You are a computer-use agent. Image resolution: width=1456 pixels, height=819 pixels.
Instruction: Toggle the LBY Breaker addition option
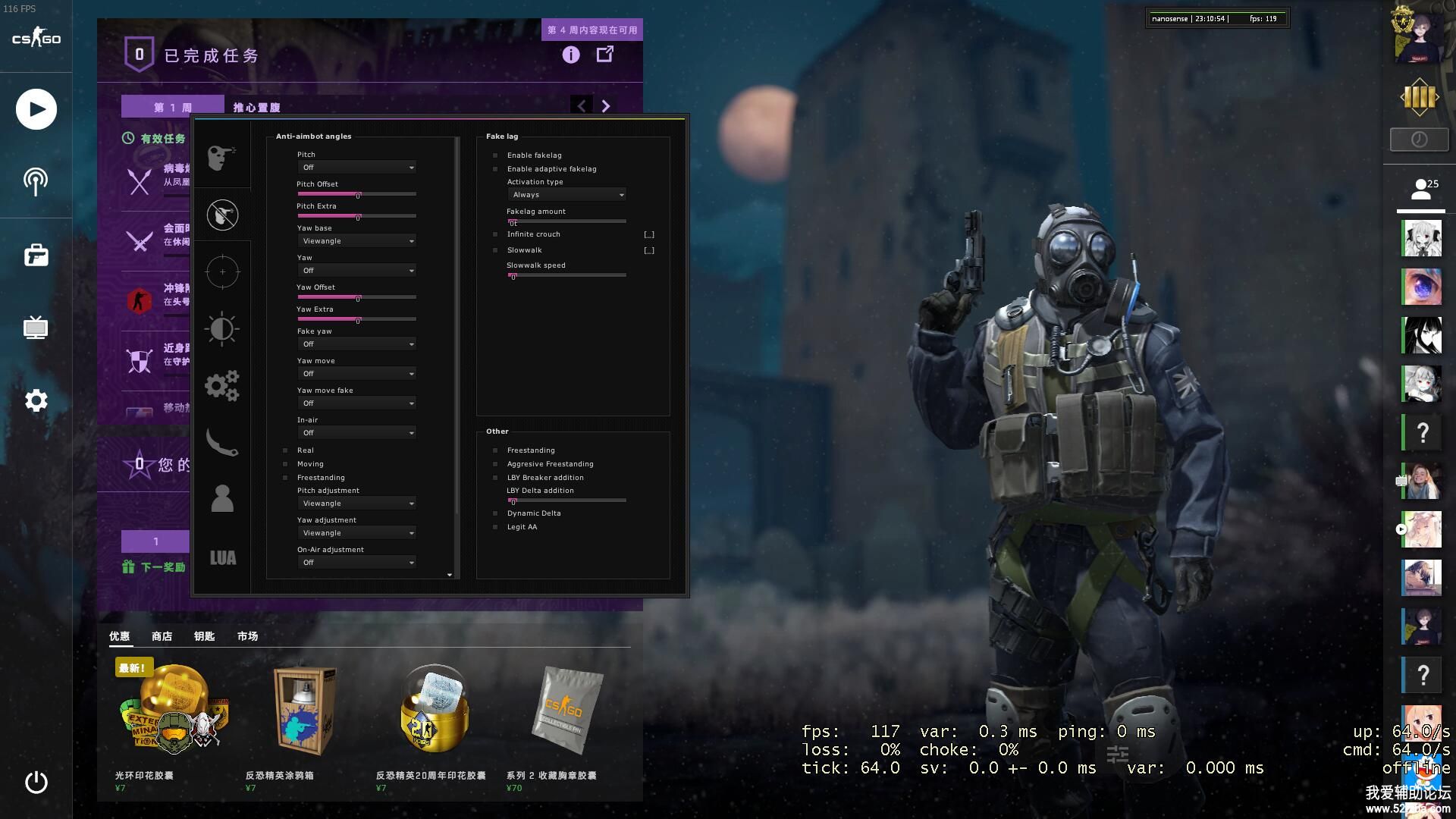coord(496,478)
